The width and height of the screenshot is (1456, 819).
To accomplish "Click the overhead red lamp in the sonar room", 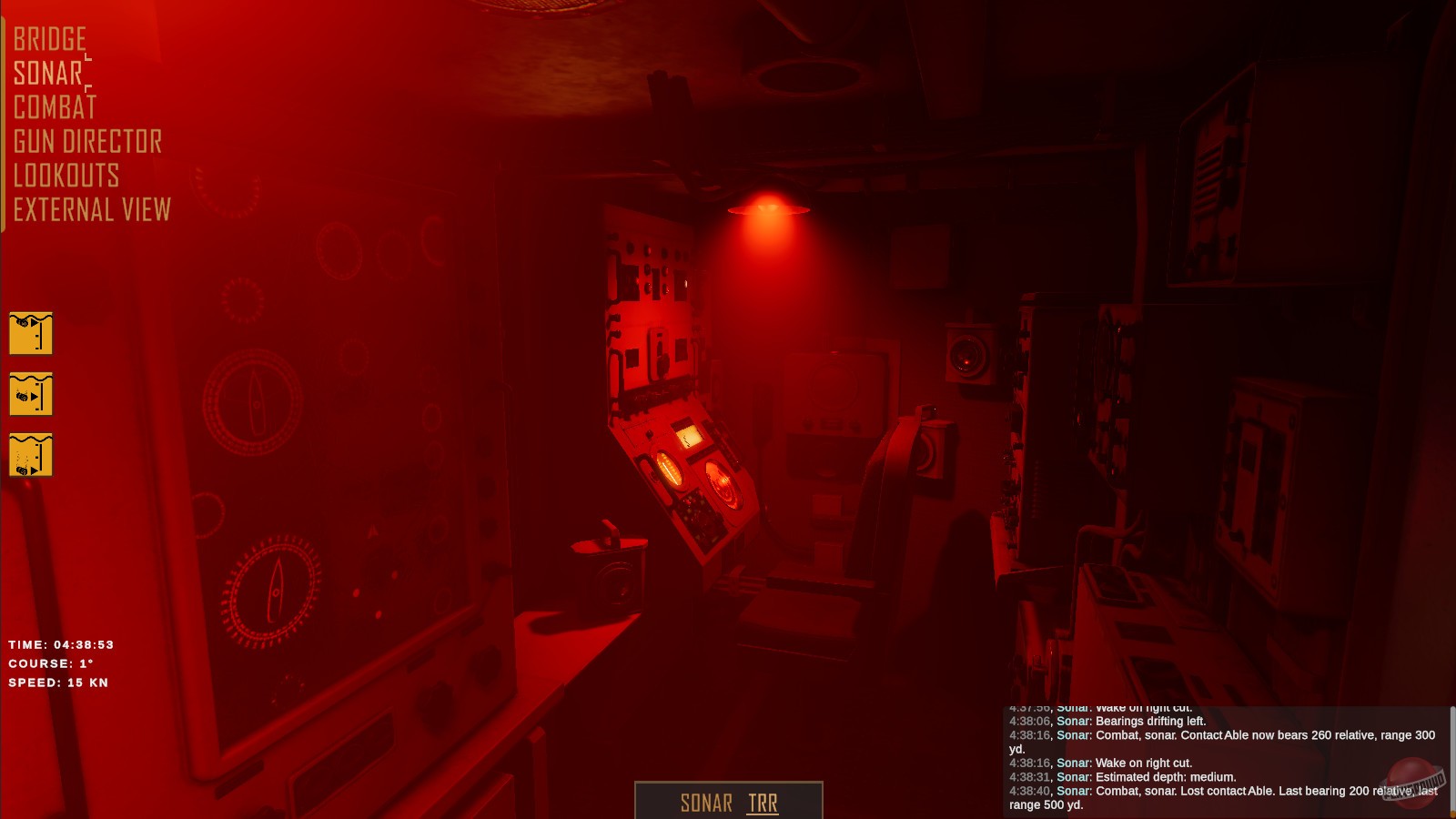I will [767, 207].
